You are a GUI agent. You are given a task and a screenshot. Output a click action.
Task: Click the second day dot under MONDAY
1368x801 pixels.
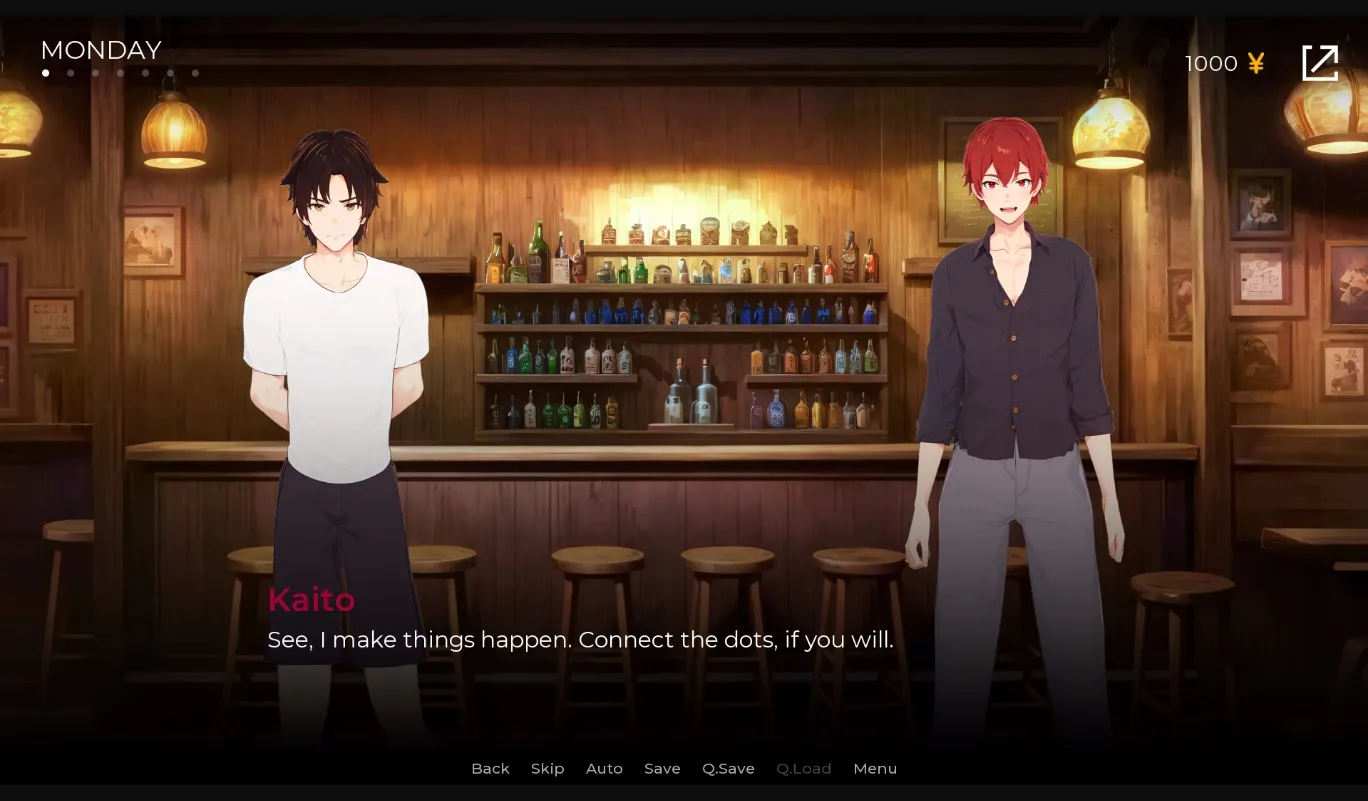coord(70,72)
